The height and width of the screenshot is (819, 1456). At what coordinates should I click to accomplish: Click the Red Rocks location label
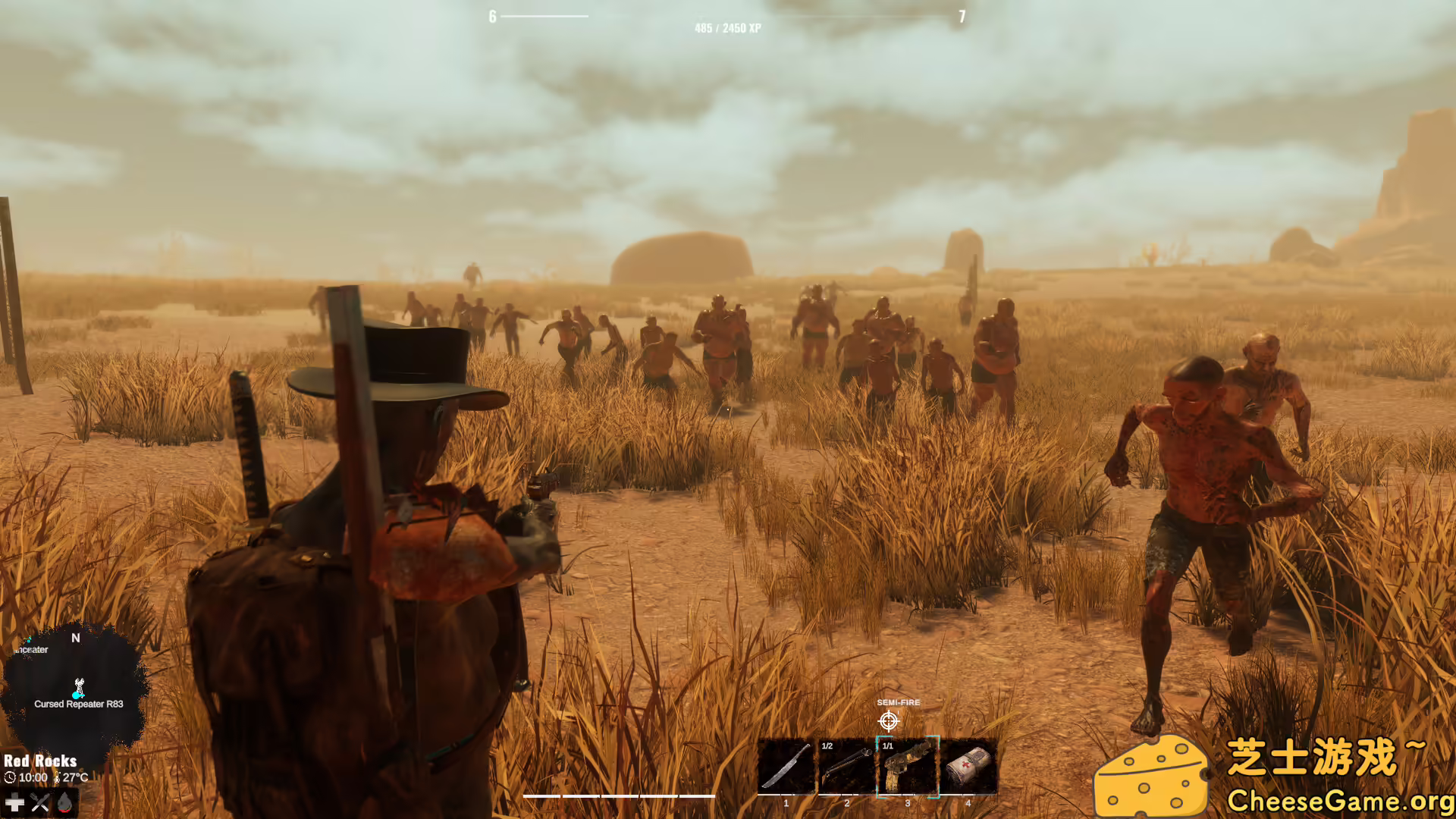point(42,761)
